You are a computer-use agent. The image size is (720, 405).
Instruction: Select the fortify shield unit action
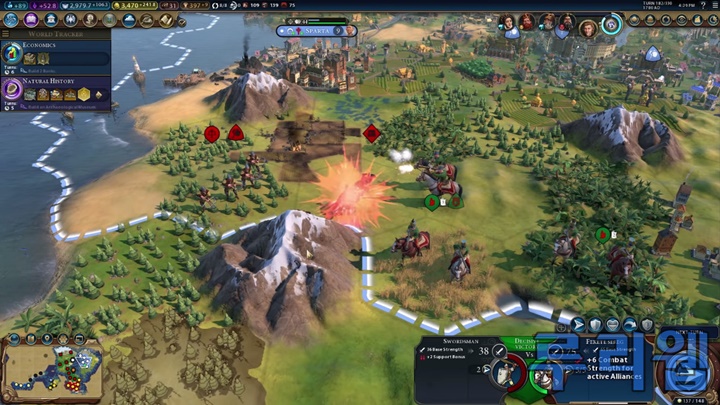(x=594, y=324)
